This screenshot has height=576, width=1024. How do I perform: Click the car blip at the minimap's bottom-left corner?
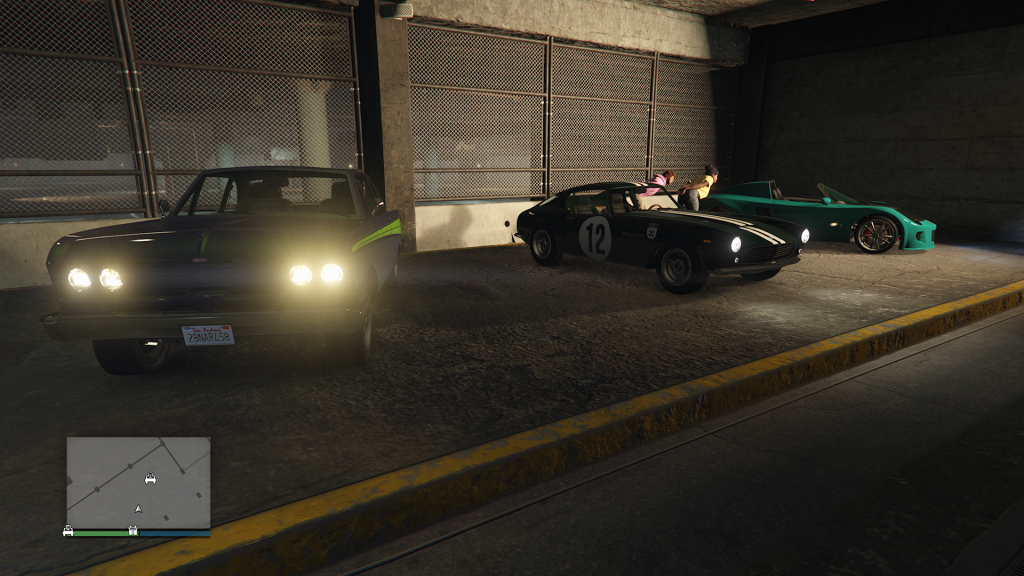68,531
